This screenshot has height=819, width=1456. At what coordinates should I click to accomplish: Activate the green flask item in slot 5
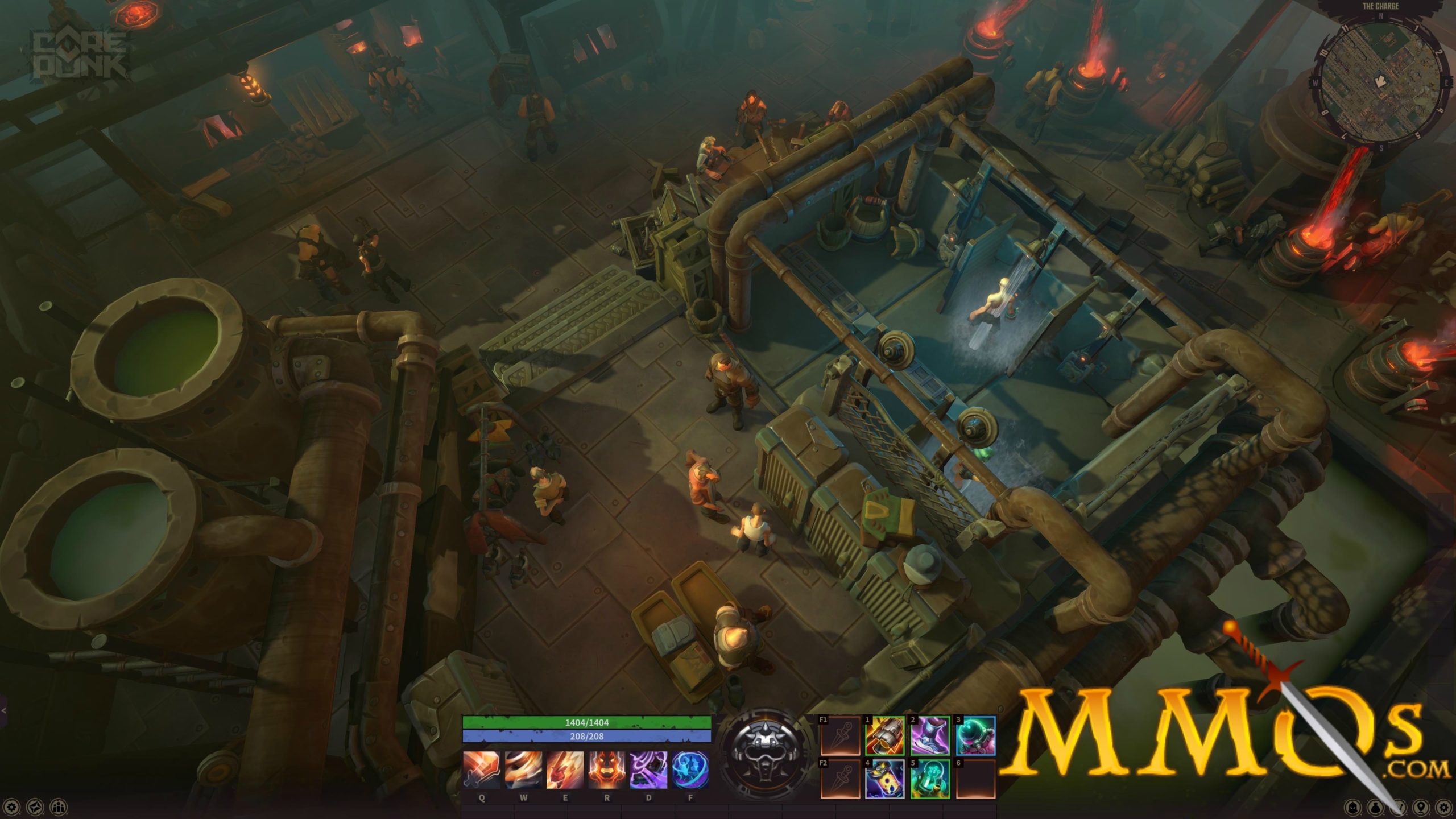[930, 779]
